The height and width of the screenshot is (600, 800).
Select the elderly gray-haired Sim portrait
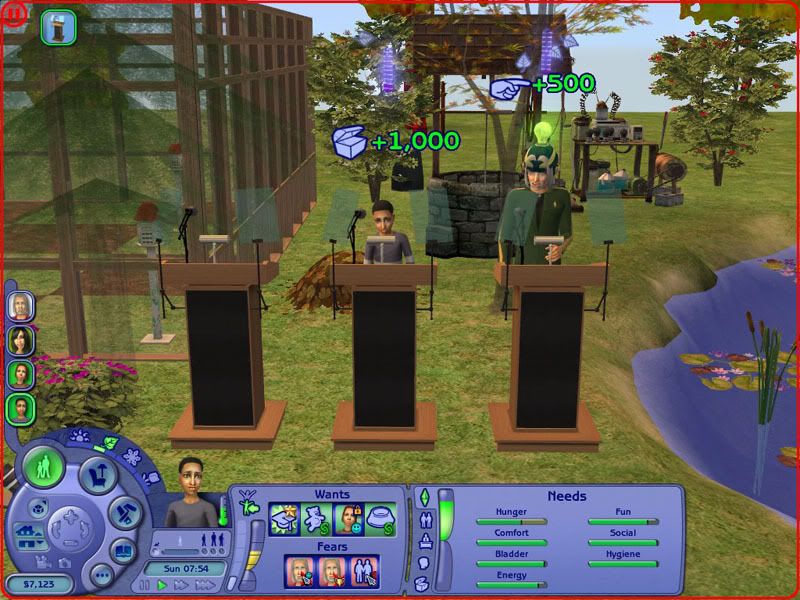[21, 304]
